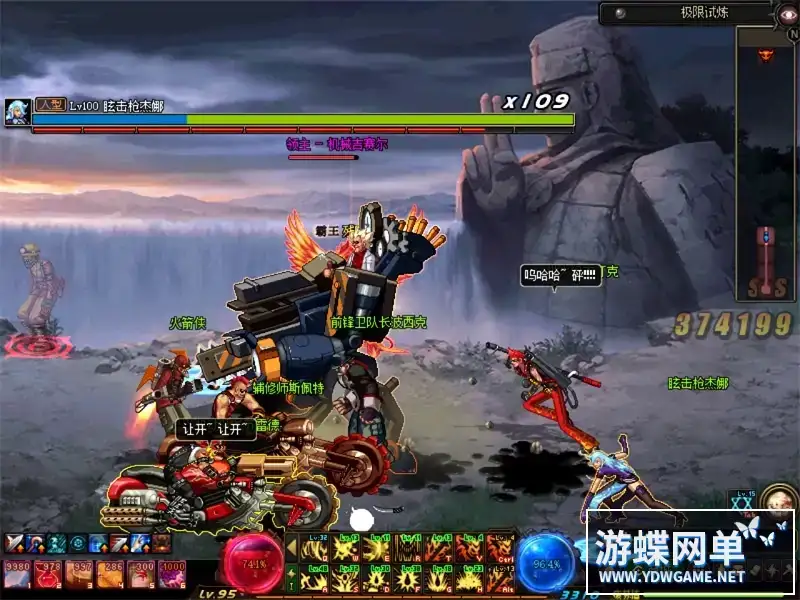
Task: Toggle the eye icon beside the dungeon name
Action: [x=786, y=14]
